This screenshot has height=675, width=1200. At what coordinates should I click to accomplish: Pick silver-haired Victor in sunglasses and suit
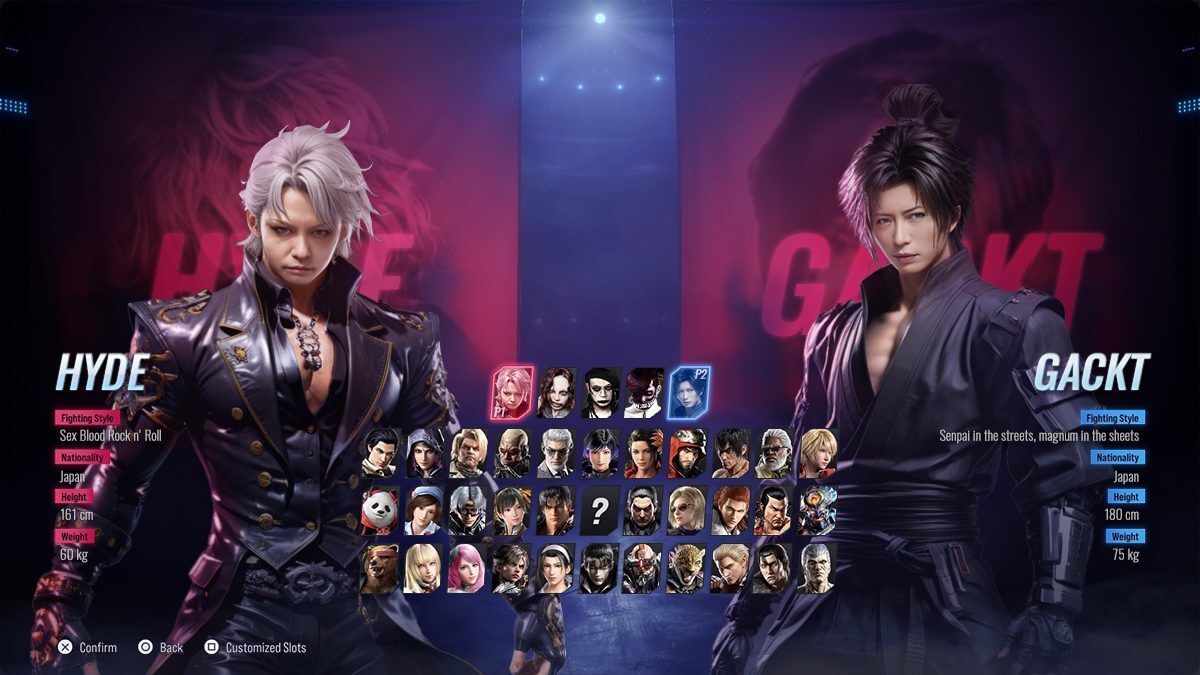(x=555, y=454)
